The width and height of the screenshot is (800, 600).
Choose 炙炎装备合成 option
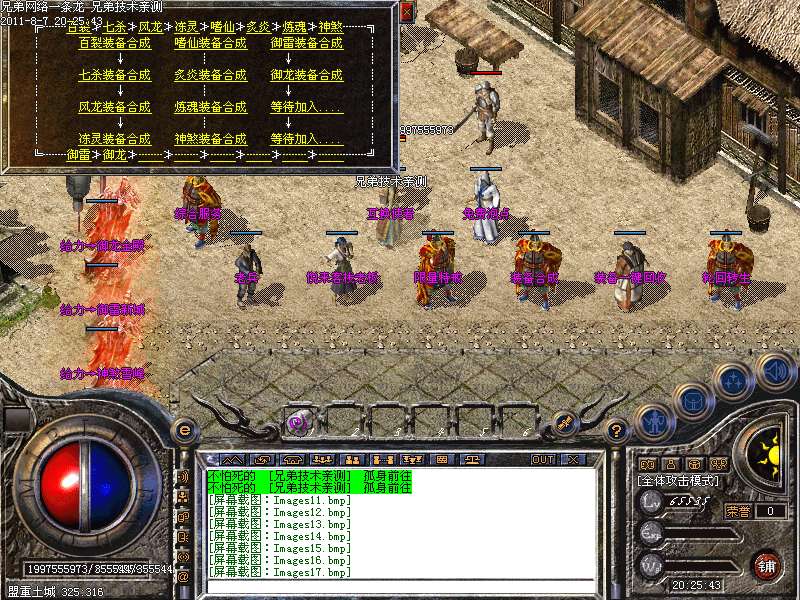210,75
